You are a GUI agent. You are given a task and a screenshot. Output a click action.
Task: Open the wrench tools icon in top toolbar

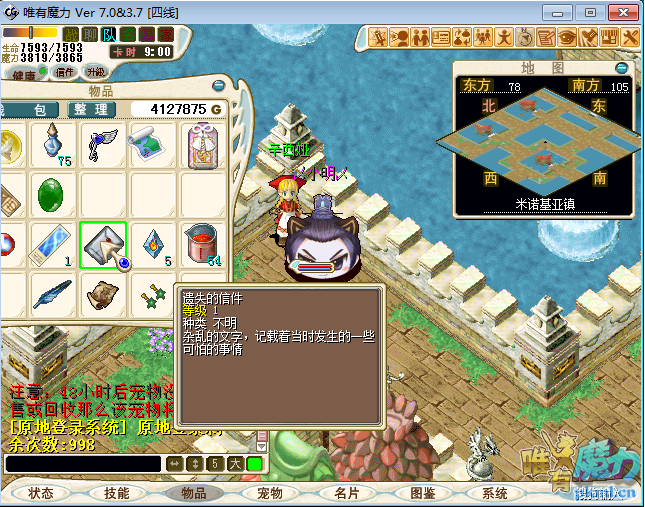[x=630, y=37]
